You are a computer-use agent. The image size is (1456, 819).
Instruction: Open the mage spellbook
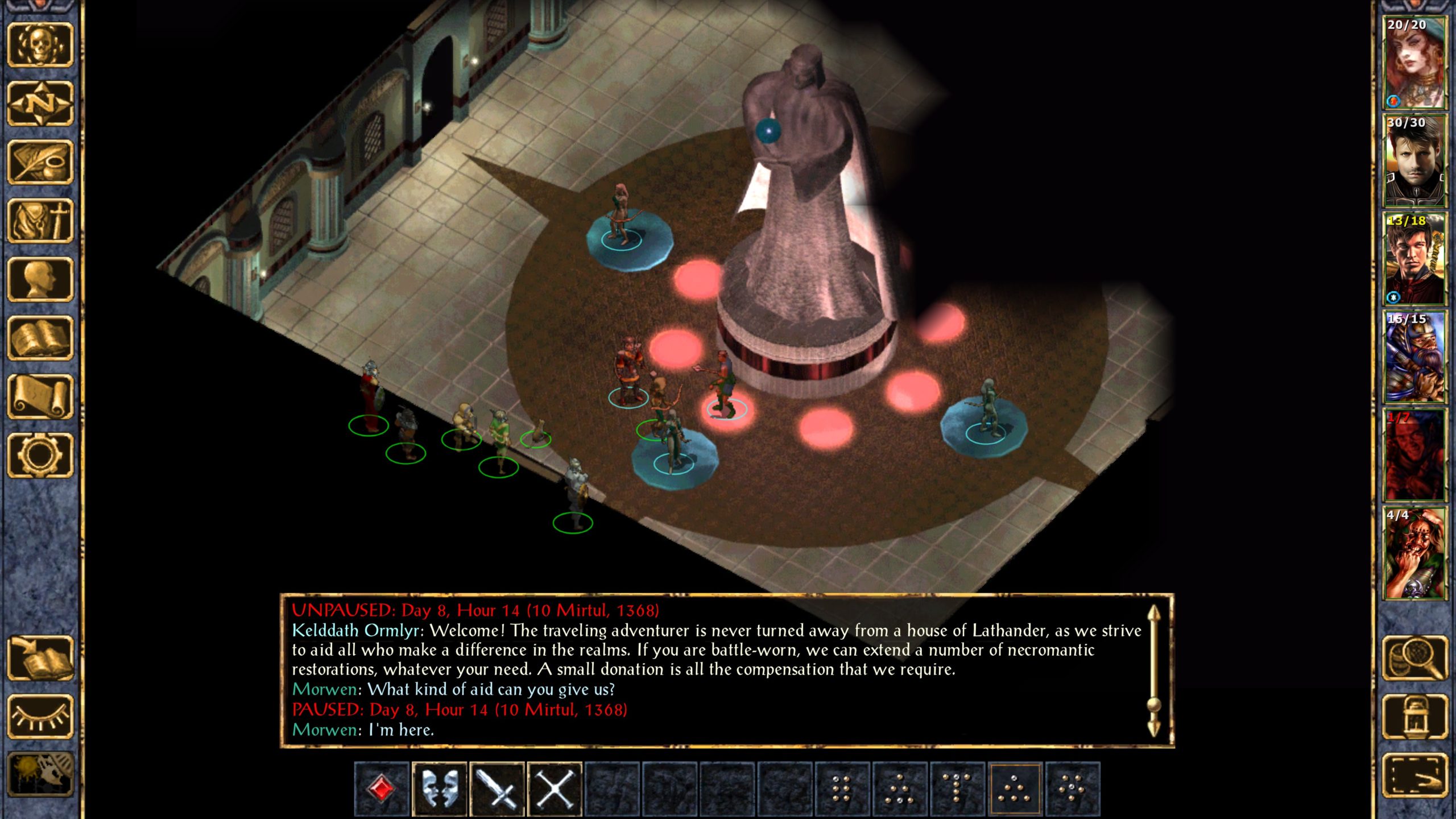40,338
